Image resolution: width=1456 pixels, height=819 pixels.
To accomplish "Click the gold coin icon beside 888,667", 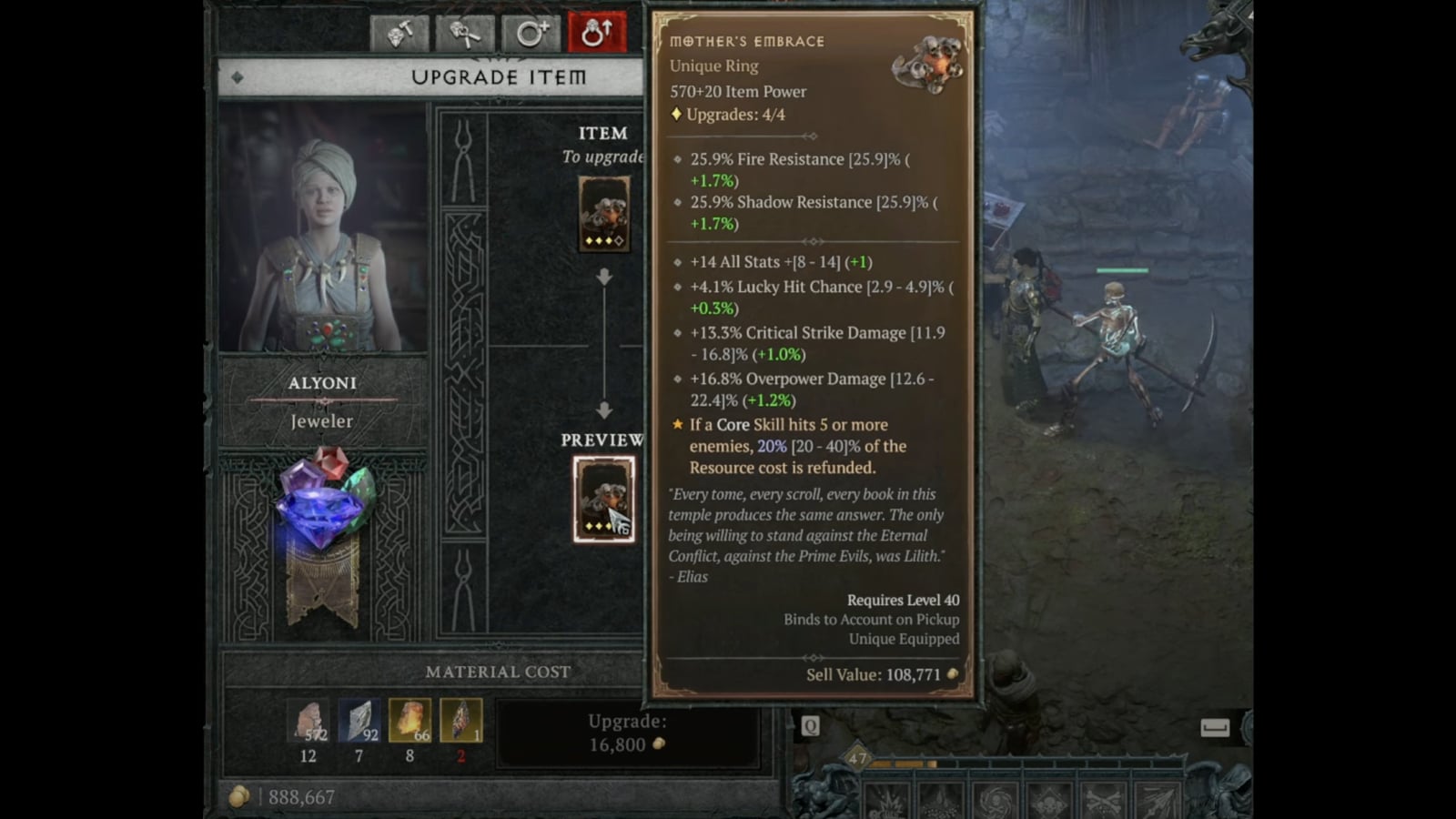I will pyautogui.click(x=239, y=795).
